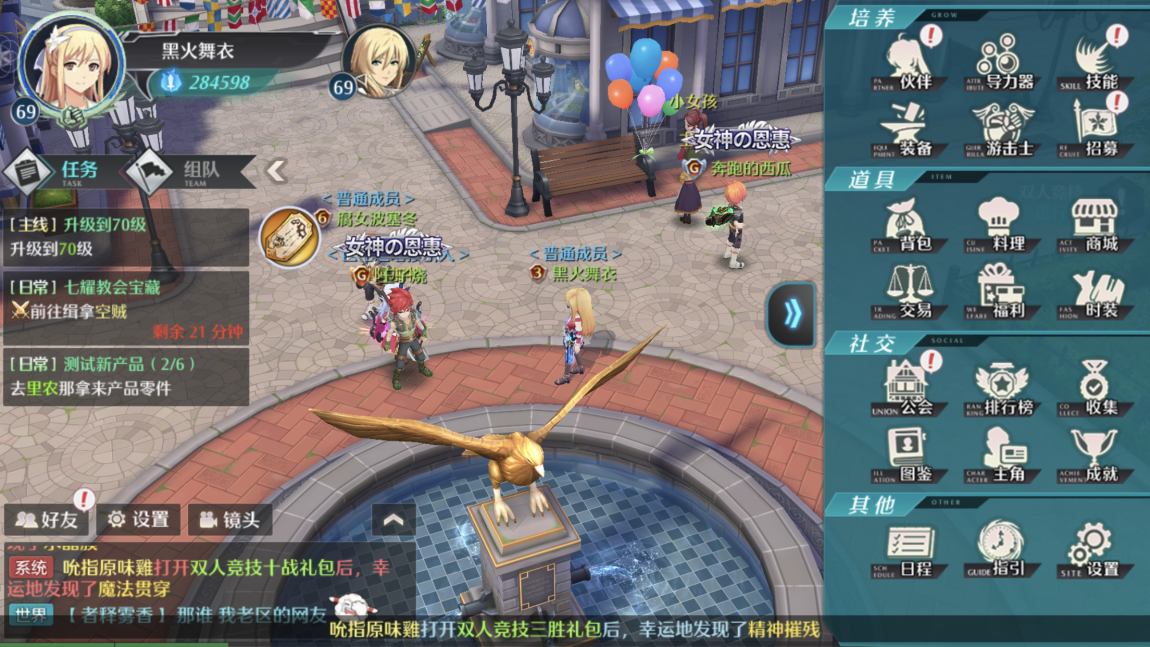Collapse the side menu with double-arrow button

click(x=792, y=315)
